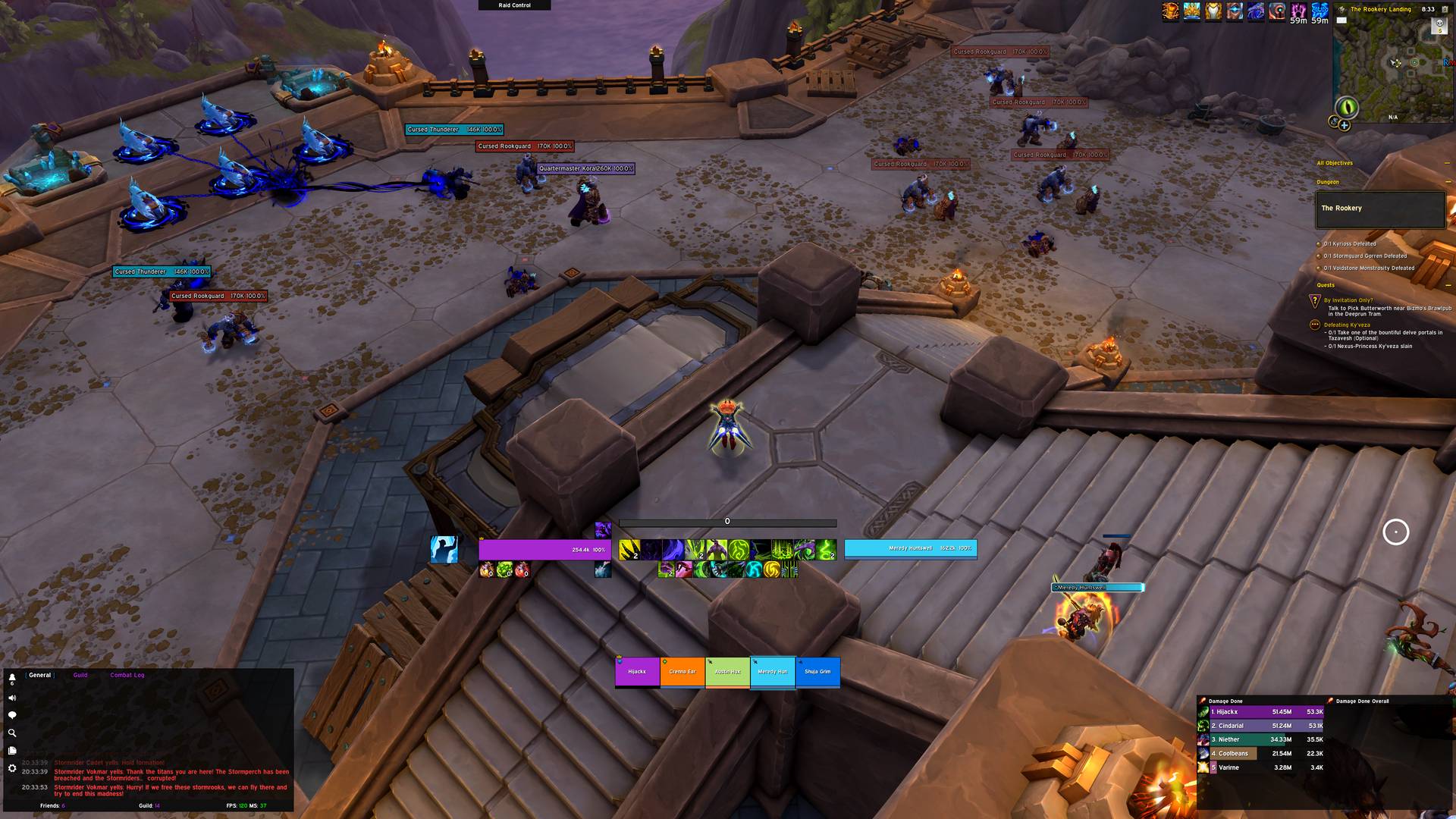Open the Combat Log chat tab
Screen dimensions: 1456x819
127,675
